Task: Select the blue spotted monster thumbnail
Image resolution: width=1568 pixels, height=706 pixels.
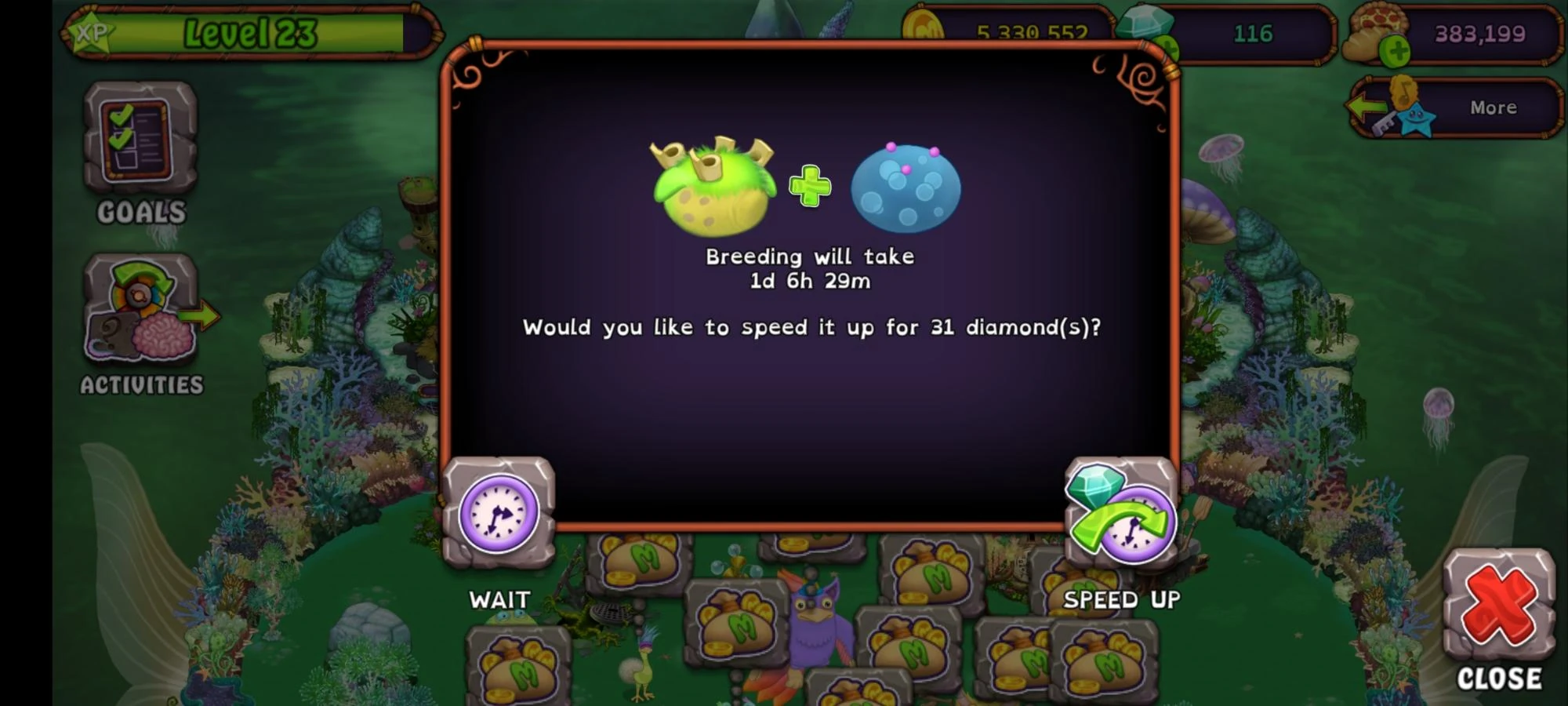Action: pos(906,188)
